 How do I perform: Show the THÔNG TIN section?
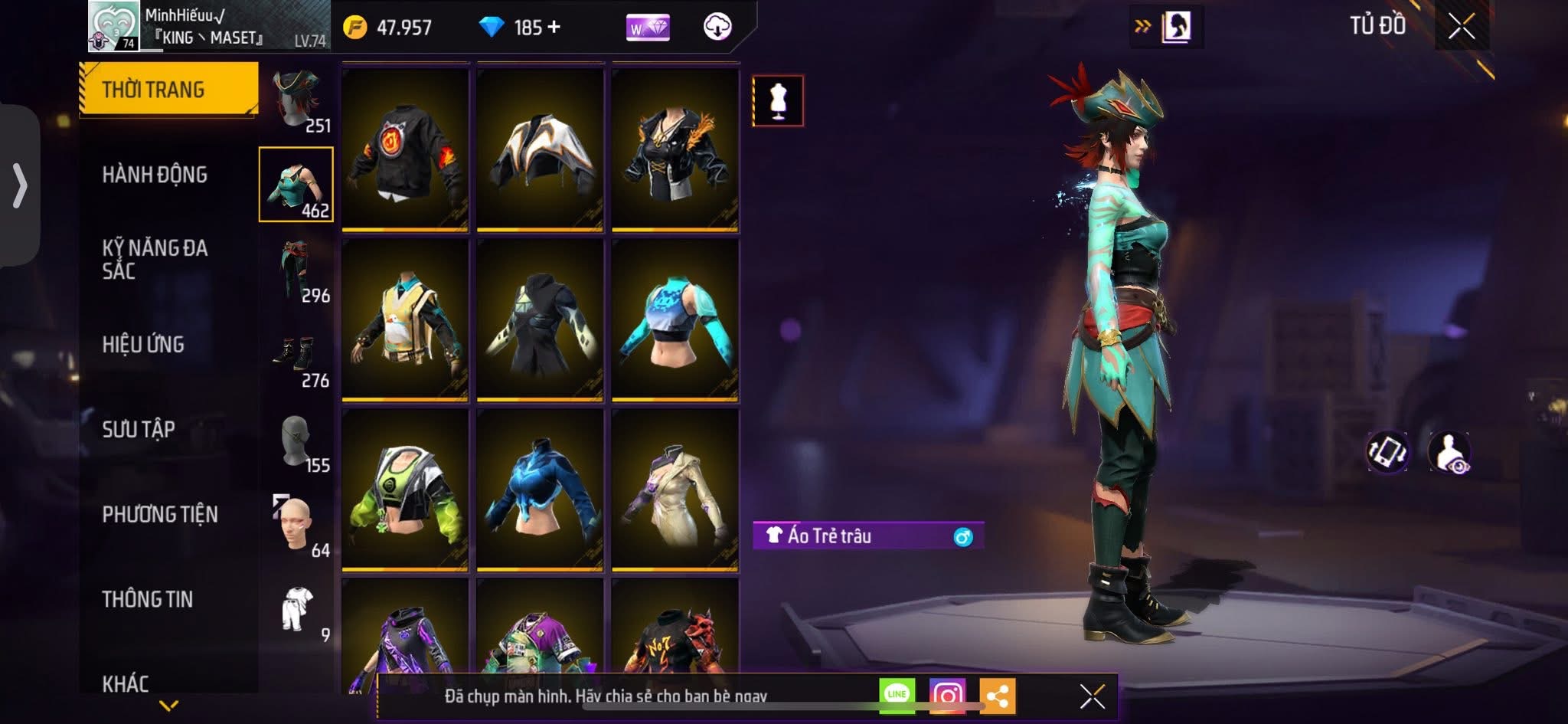click(x=148, y=599)
